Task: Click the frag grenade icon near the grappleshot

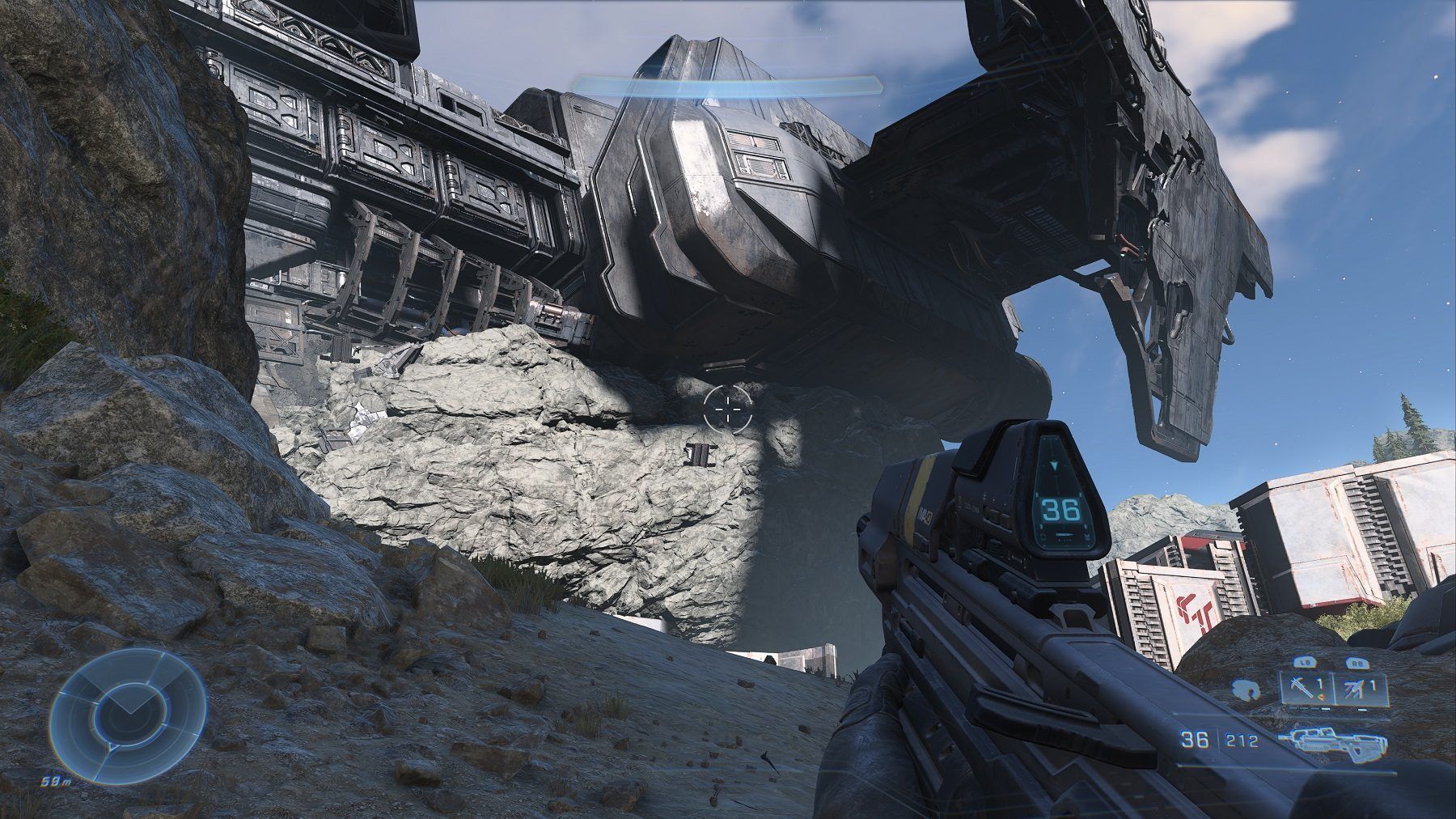Action: coord(1321,698)
